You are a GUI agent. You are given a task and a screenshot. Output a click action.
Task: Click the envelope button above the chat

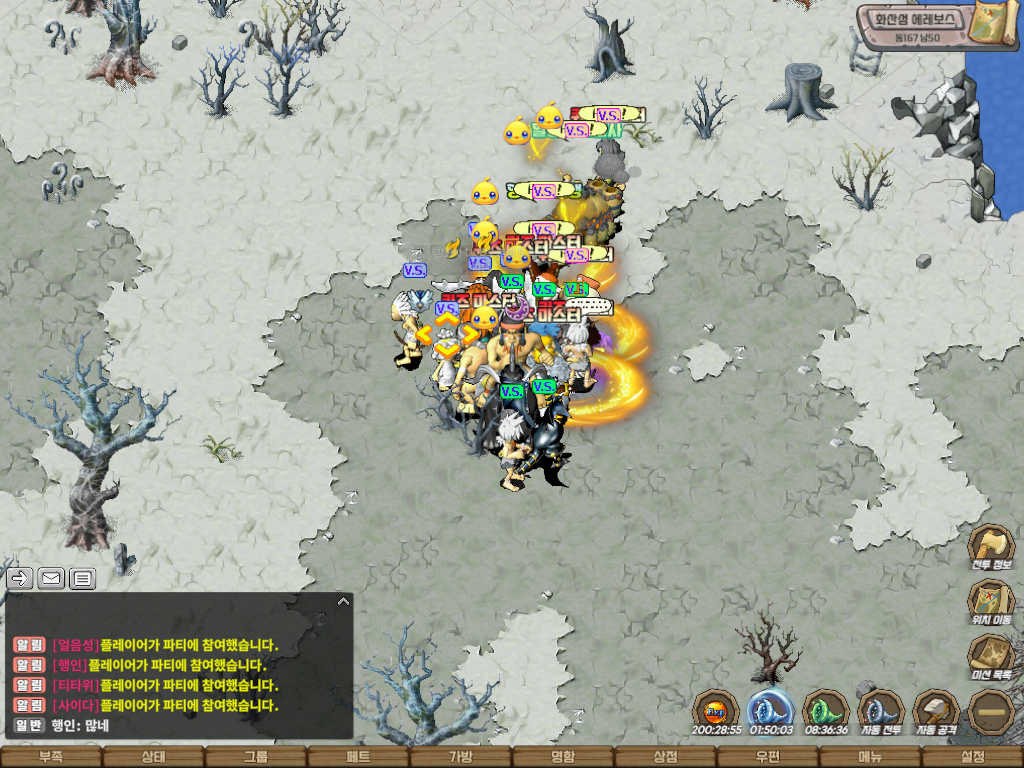pos(50,578)
